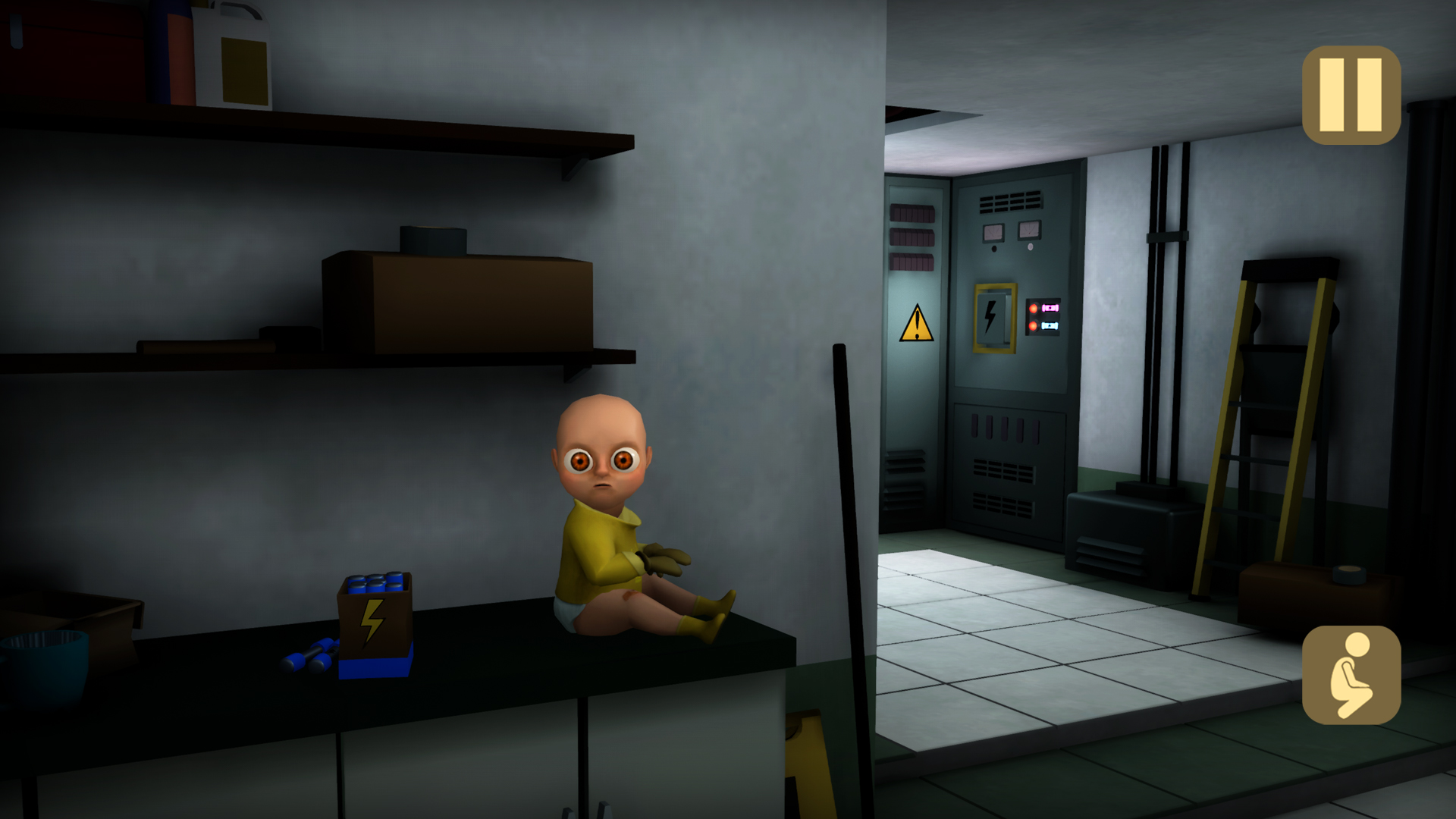Viewport: 1456px width, 819px height.
Task: Open the lower cabinet under the counter
Action: tap(455, 766)
